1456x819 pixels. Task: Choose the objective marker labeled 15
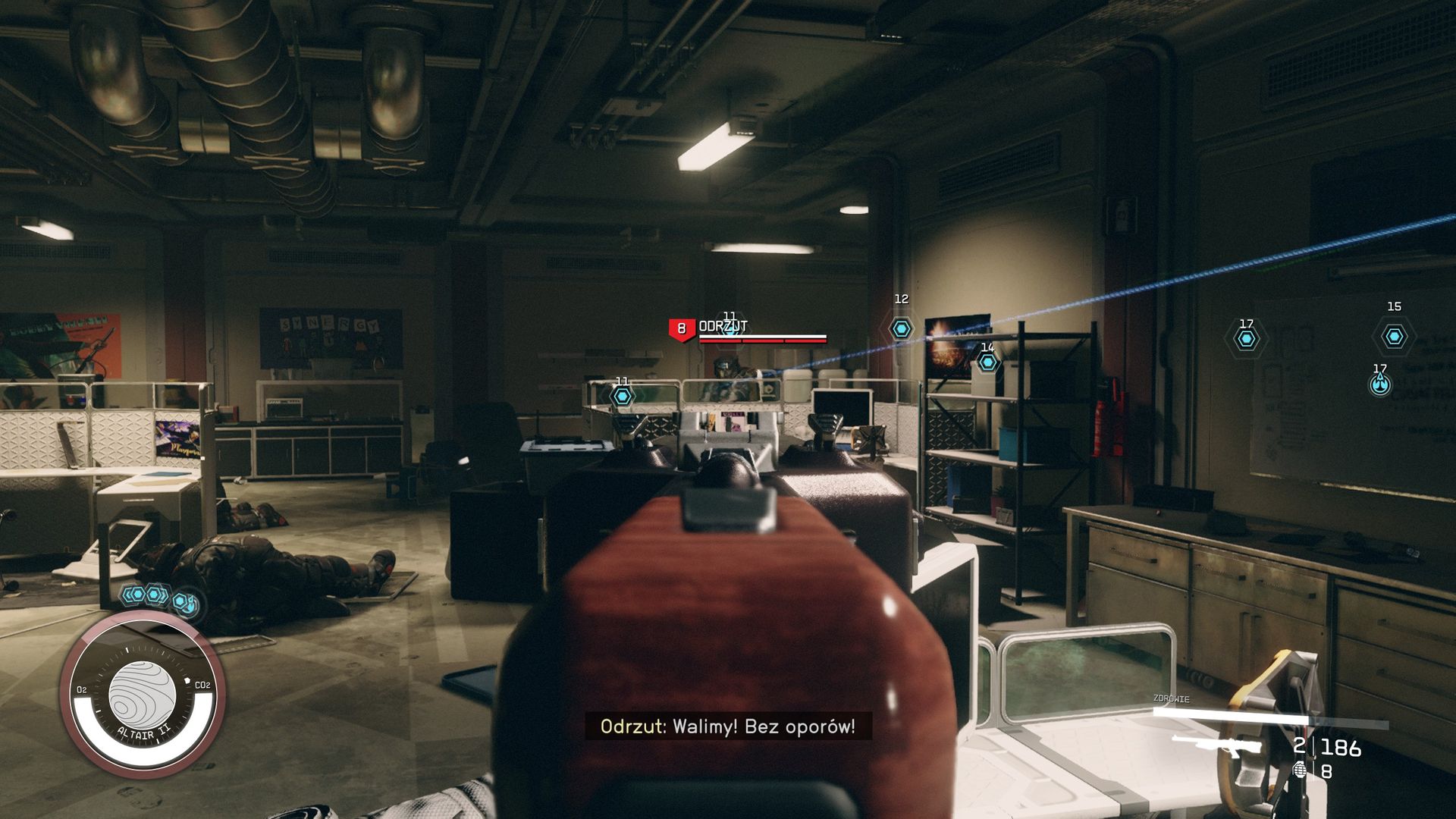(1394, 337)
